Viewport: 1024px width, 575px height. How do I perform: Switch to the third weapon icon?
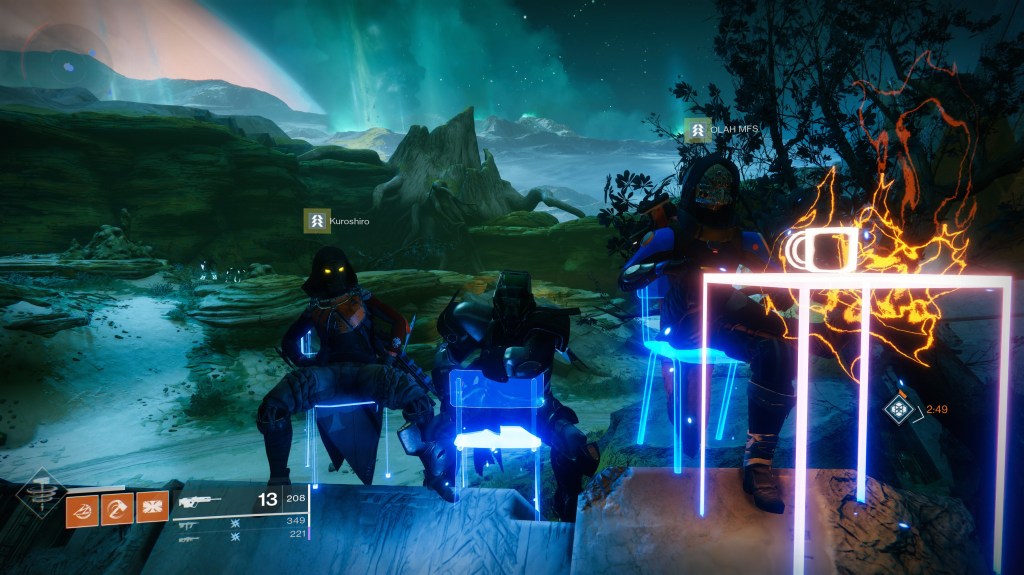click(x=188, y=537)
